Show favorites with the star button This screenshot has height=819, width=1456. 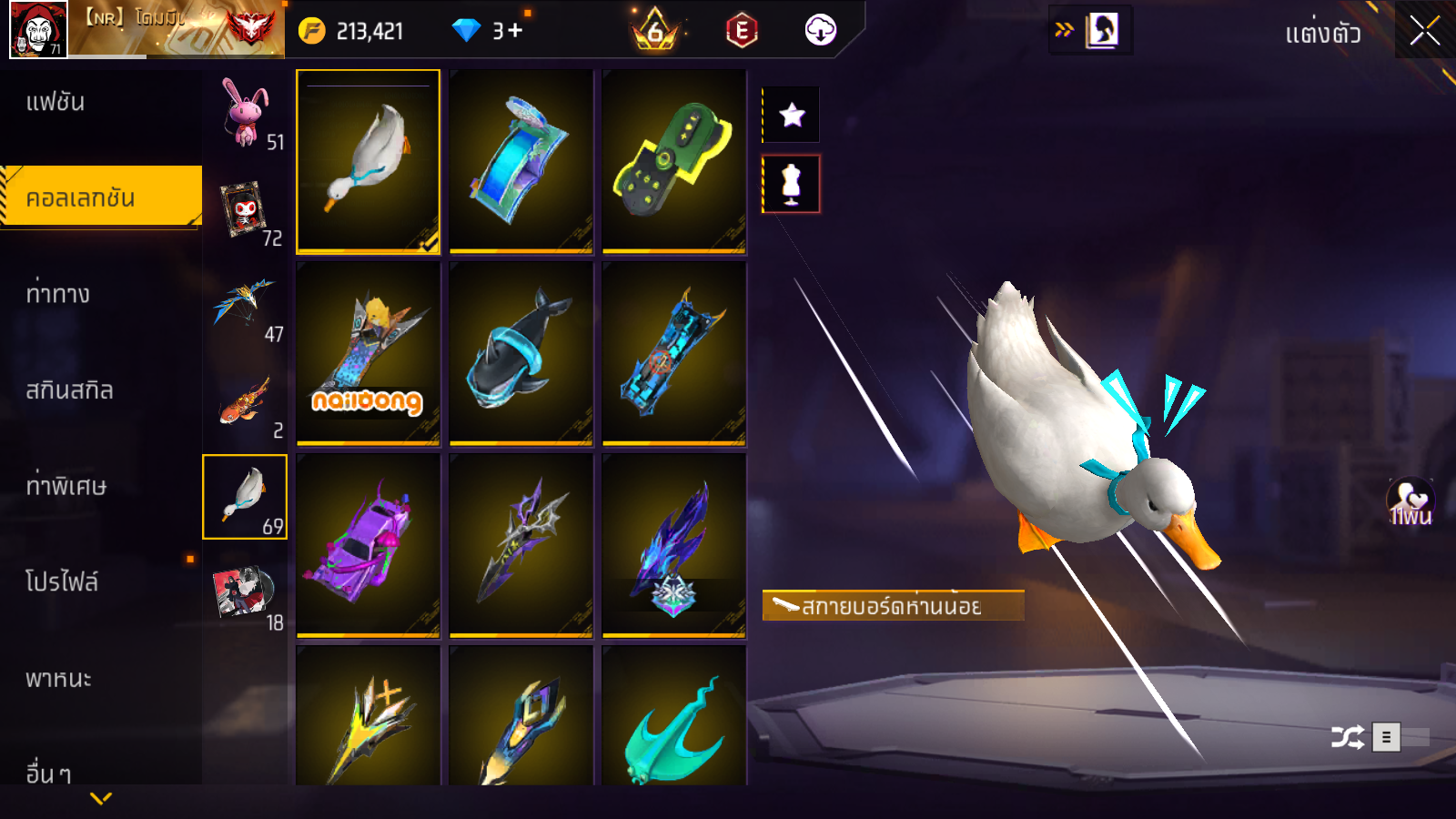point(792,115)
